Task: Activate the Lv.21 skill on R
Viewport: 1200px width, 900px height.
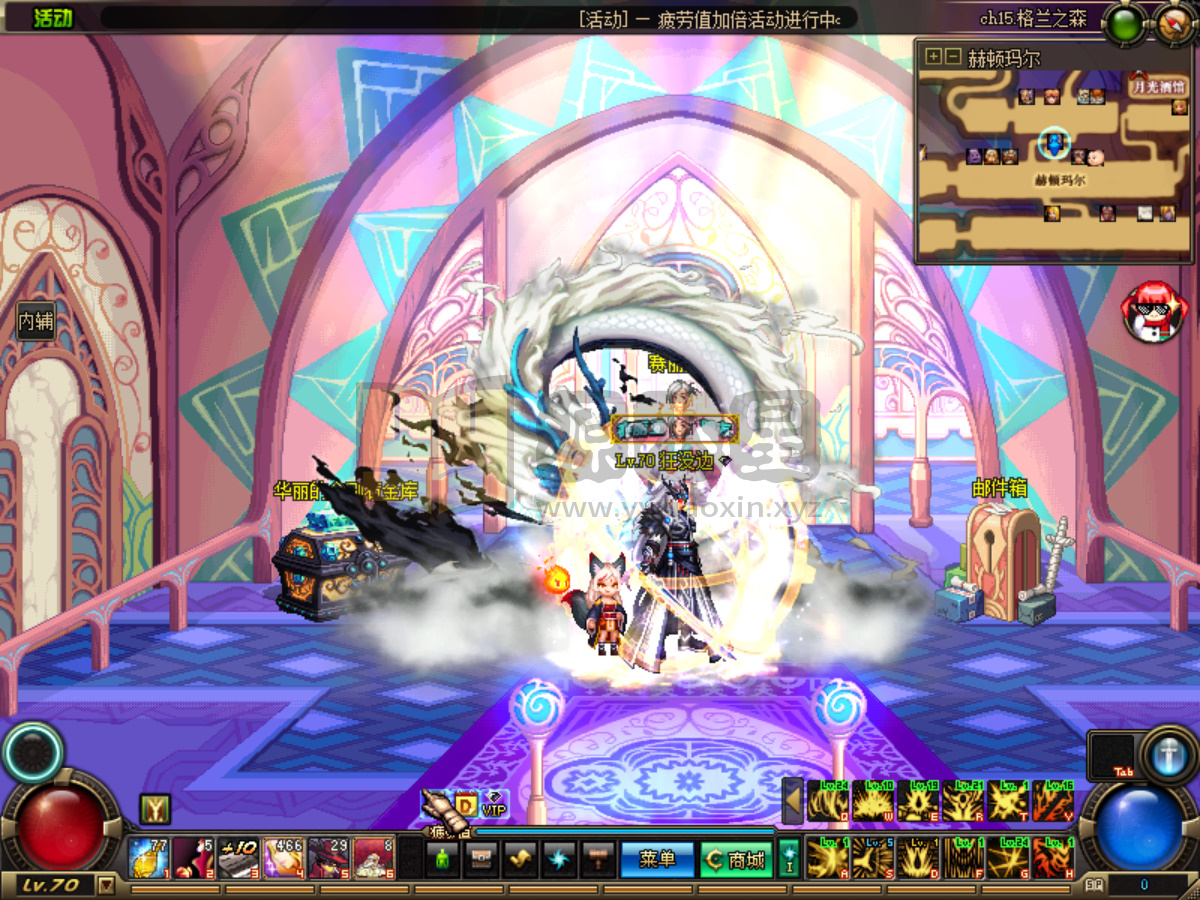Action: pos(962,801)
